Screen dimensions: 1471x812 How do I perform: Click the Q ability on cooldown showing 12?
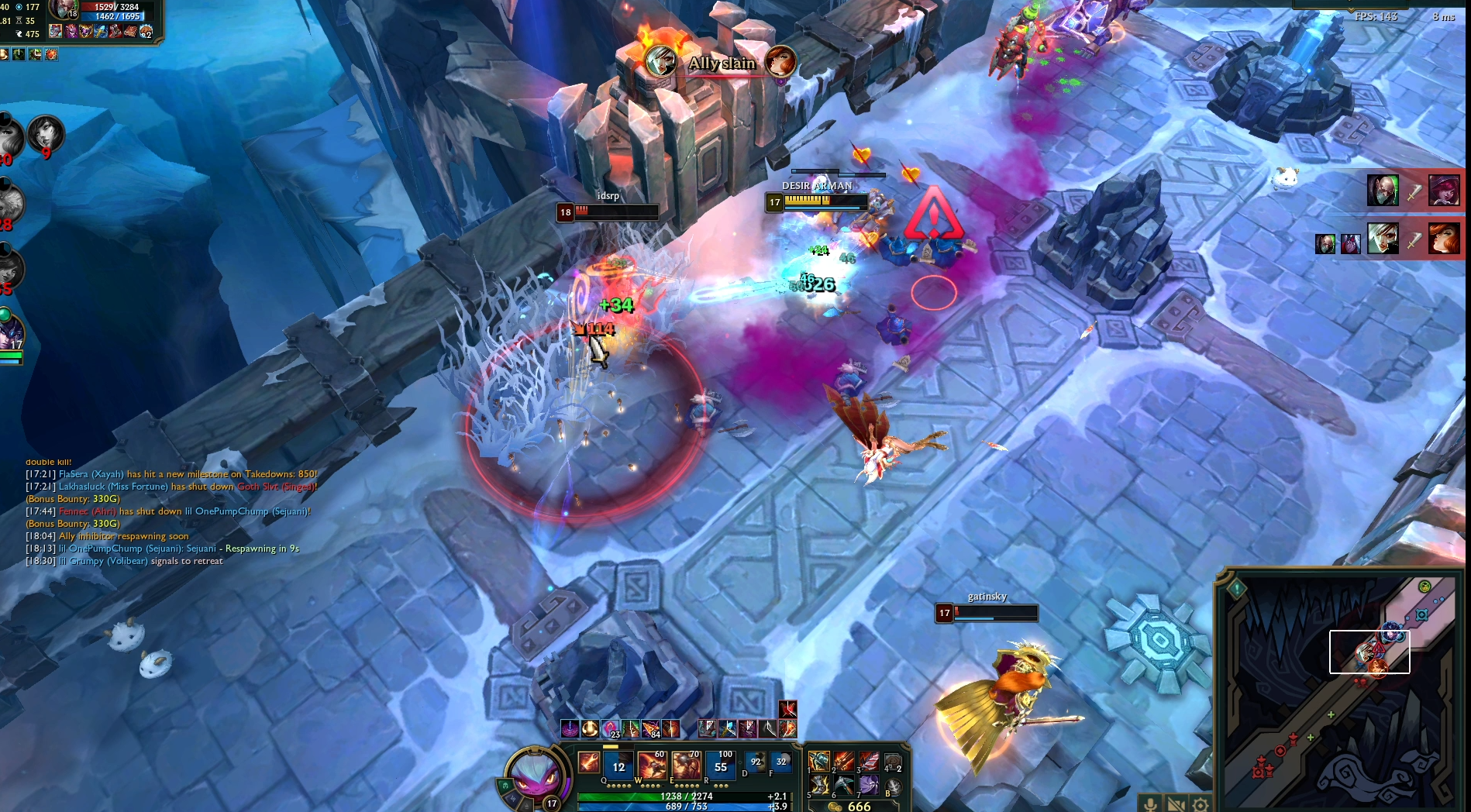618,766
